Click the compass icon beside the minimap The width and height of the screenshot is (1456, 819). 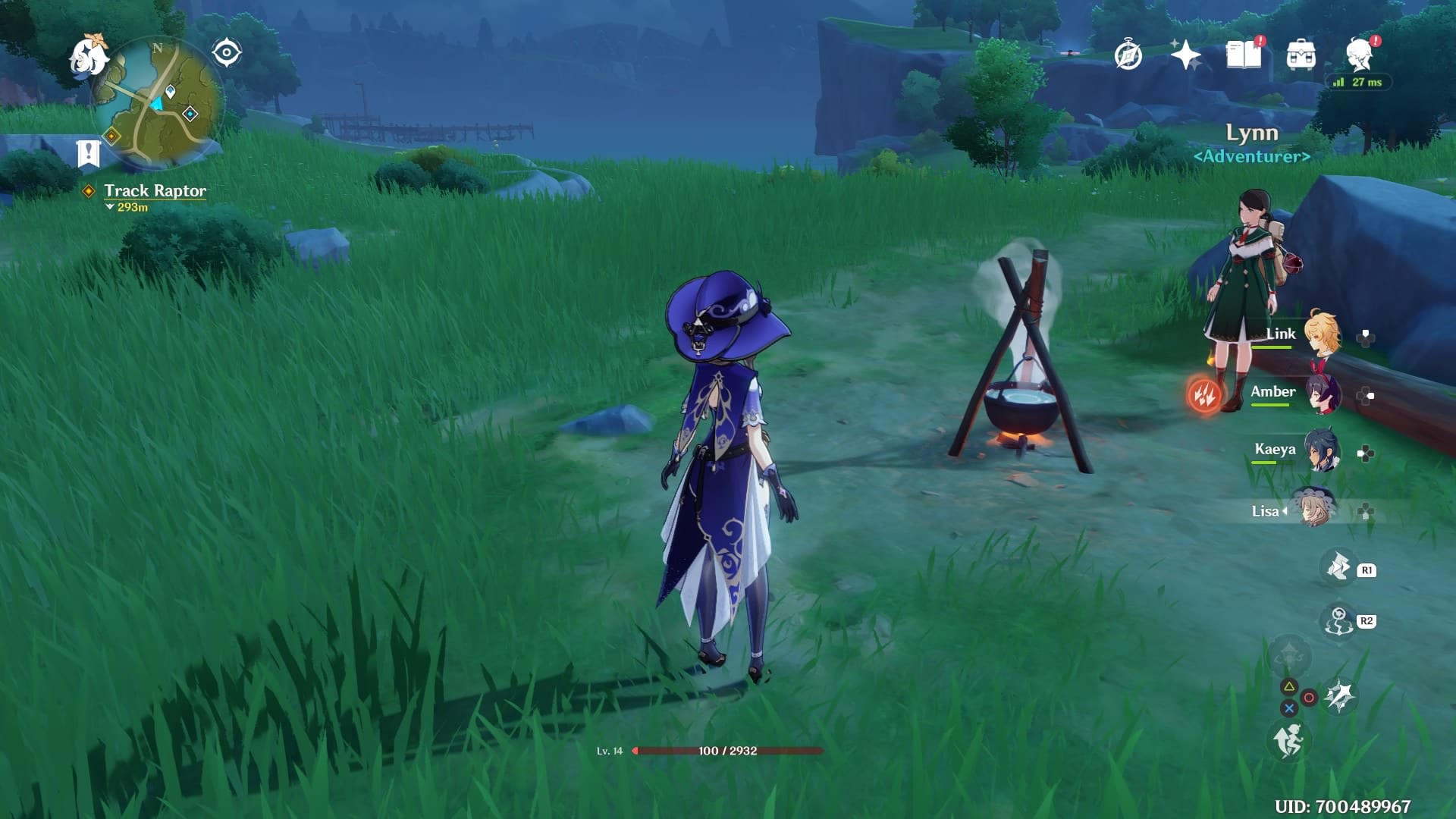[x=227, y=52]
